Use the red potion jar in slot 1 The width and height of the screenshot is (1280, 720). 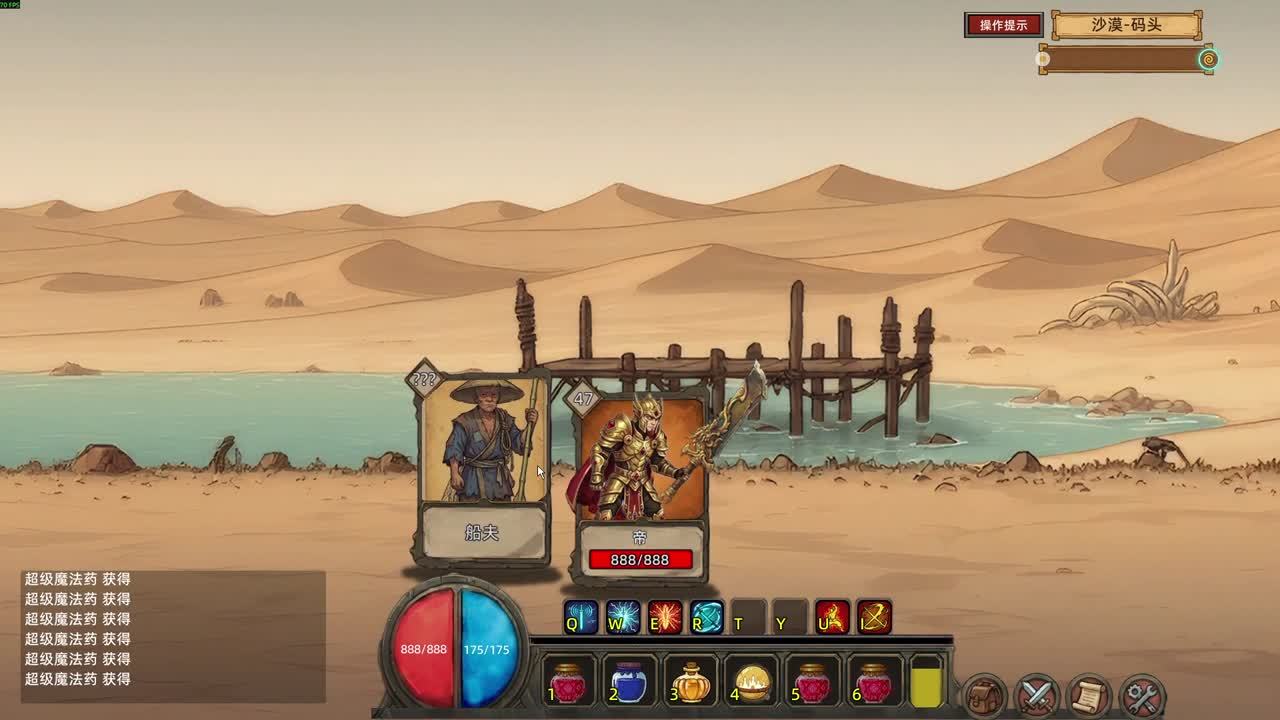[x=568, y=683]
